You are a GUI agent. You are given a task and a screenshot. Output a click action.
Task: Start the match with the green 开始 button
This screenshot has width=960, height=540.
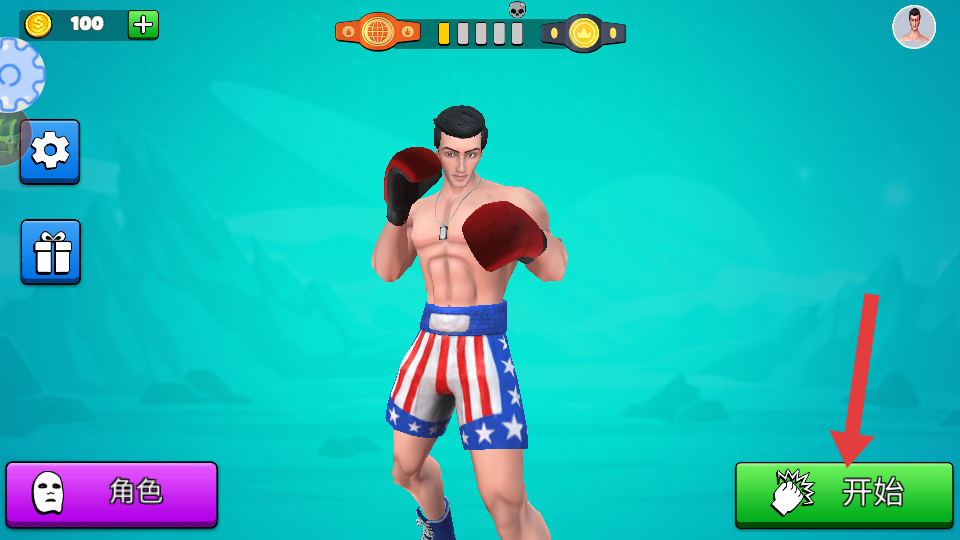tap(844, 493)
